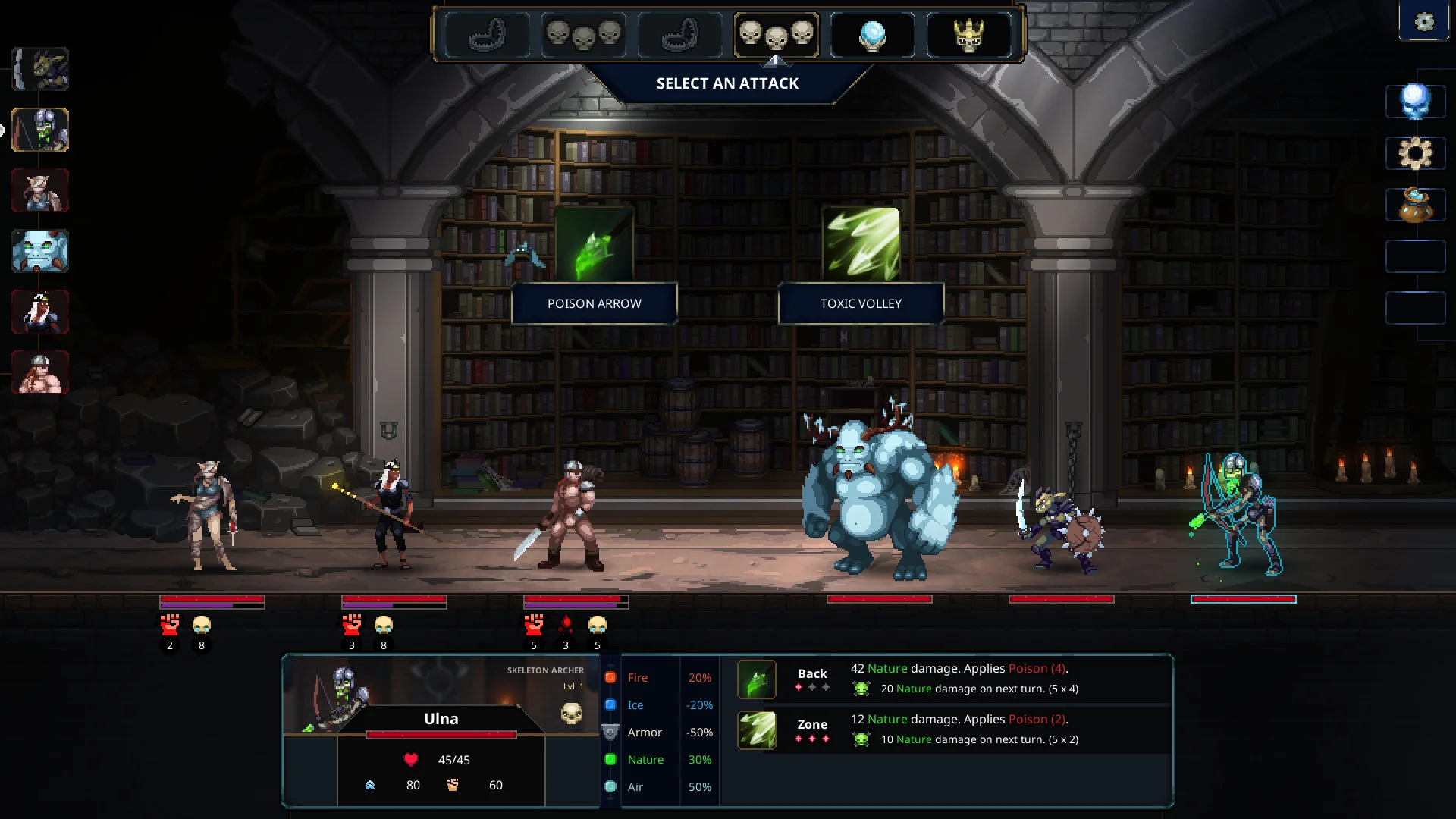Toggle the currently selected skulls attack off
This screenshot has height=819, width=1456.
click(777, 34)
